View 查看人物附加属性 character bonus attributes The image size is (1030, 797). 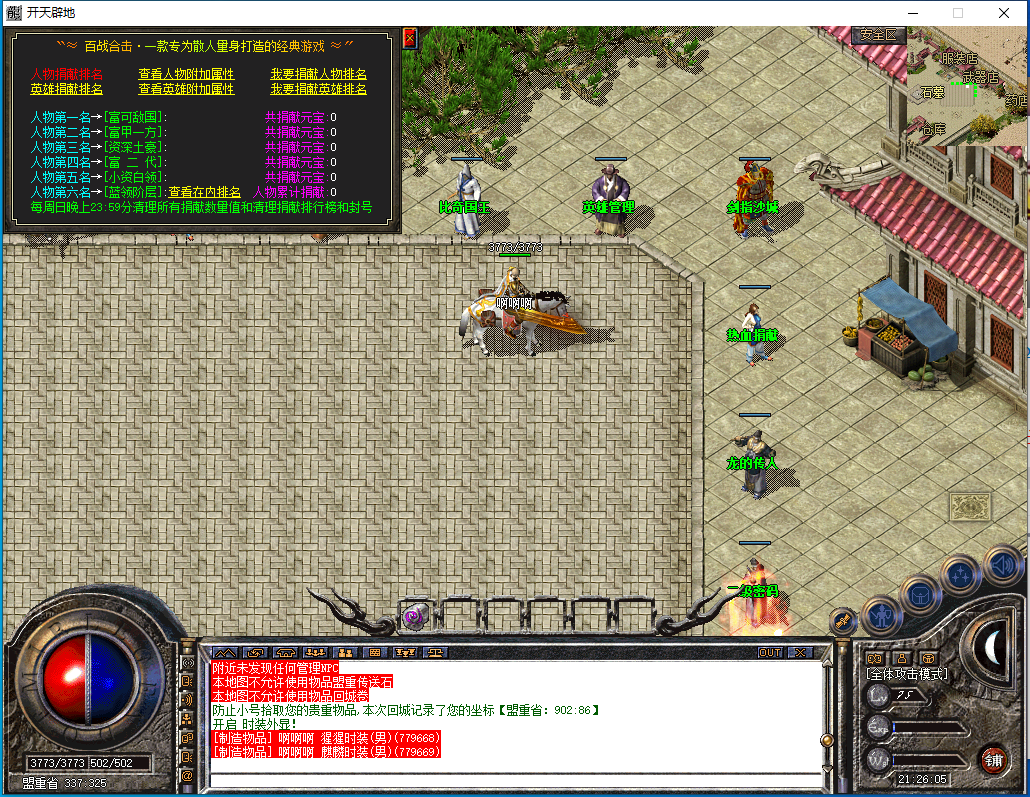[186, 74]
